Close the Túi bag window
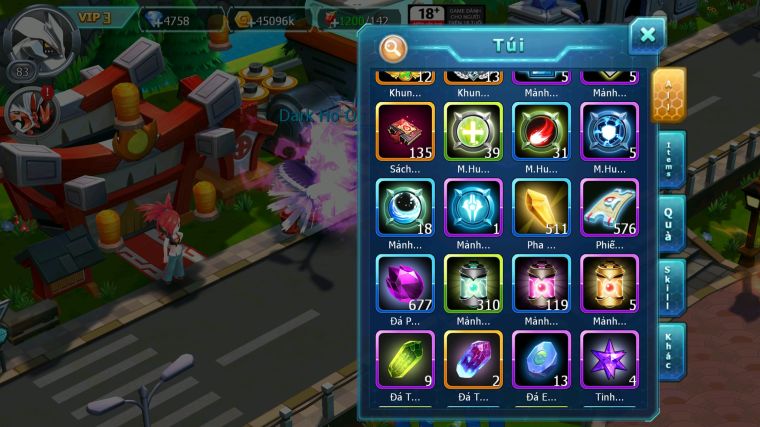The height and width of the screenshot is (427, 760). pos(647,35)
